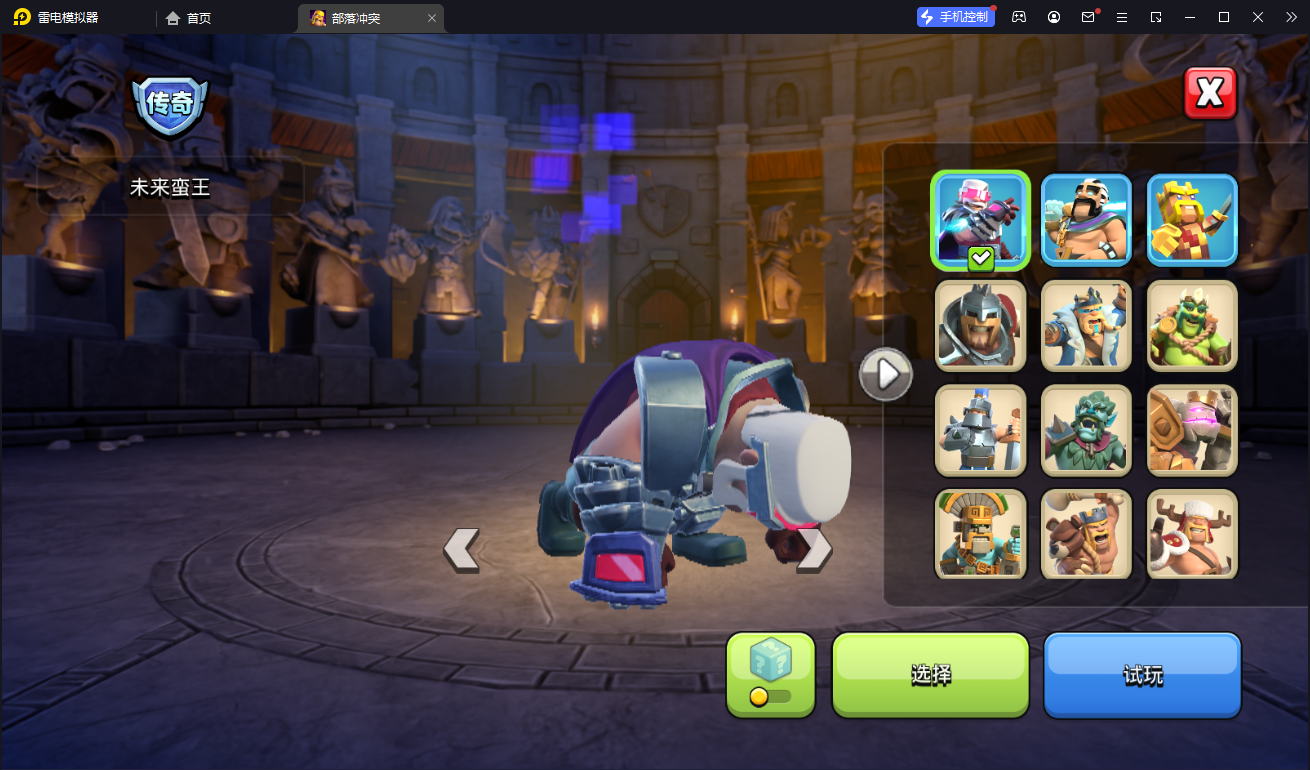Select the reindeer antler winter king skin

click(x=1192, y=534)
